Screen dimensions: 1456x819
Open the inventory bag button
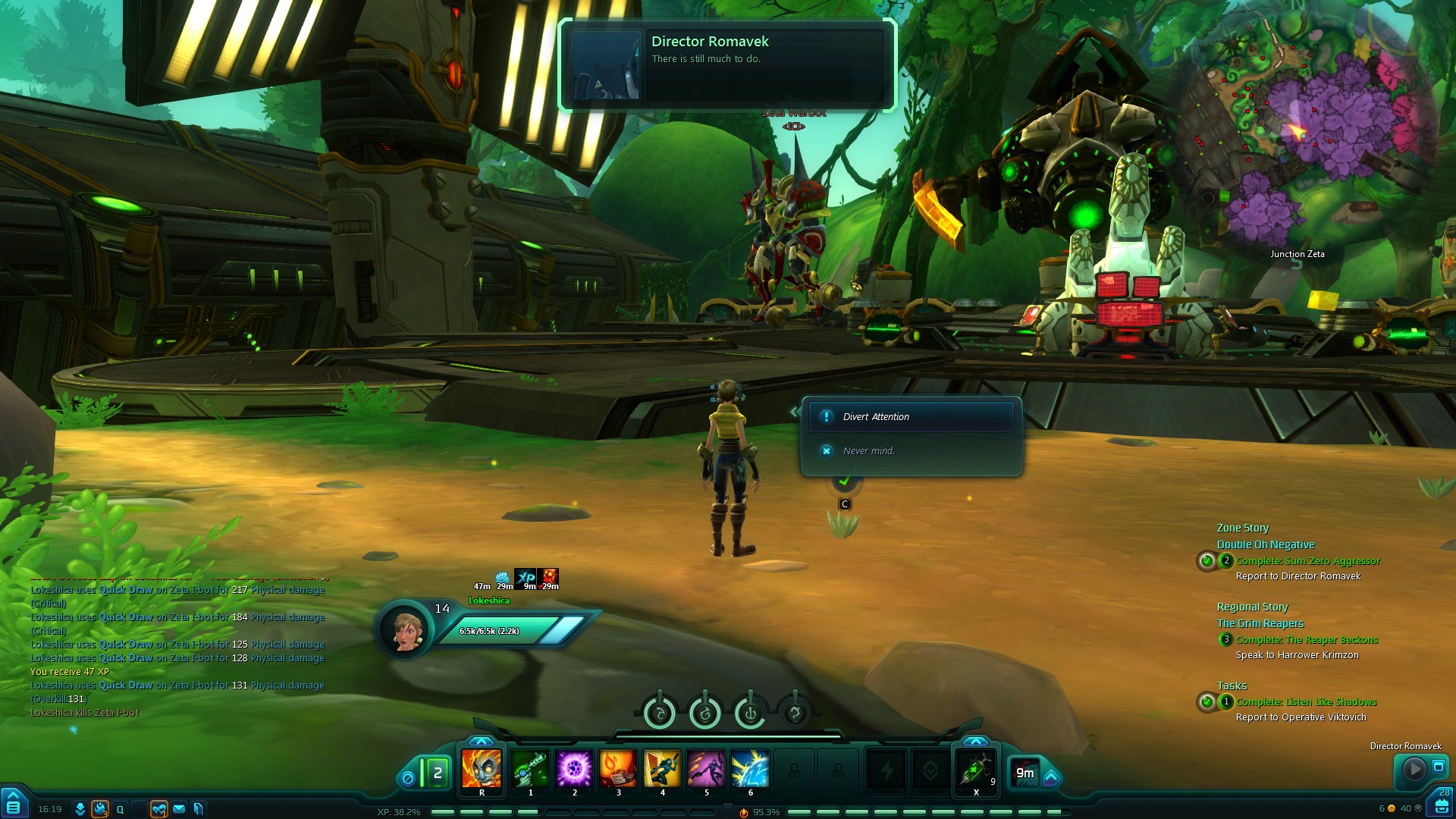(1442, 806)
